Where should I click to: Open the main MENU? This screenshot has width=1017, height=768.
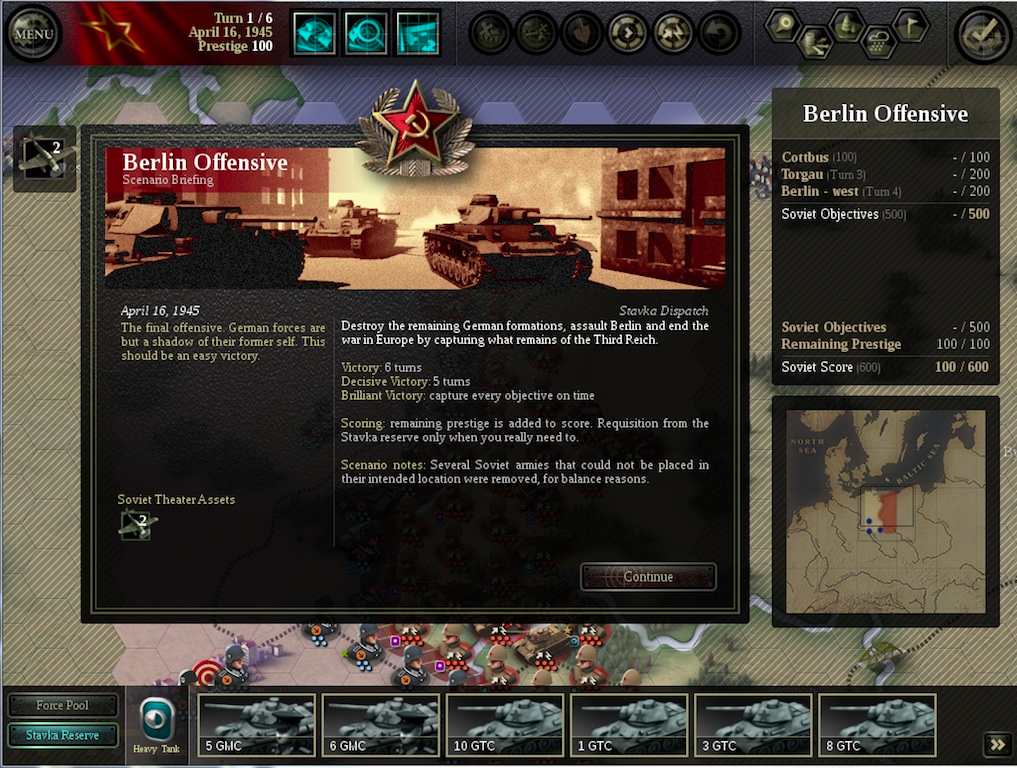pyautogui.click(x=33, y=34)
